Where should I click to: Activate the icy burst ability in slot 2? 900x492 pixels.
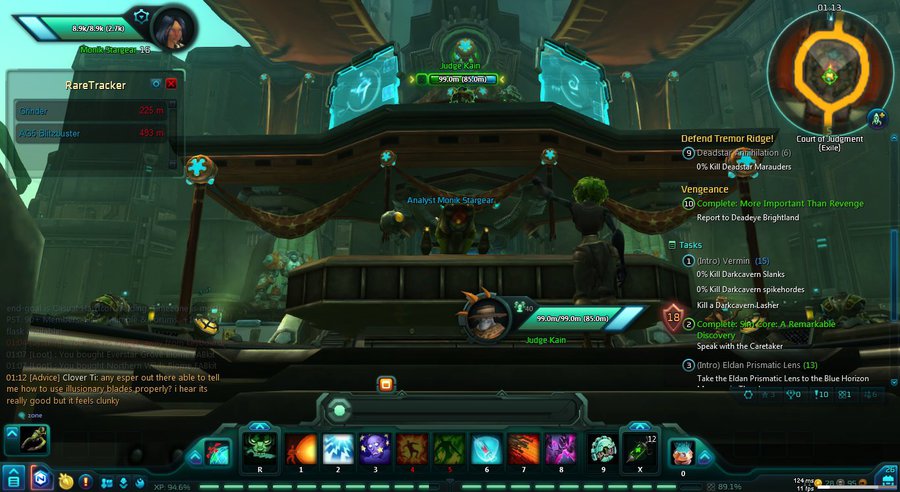click(x=337, y=449)
